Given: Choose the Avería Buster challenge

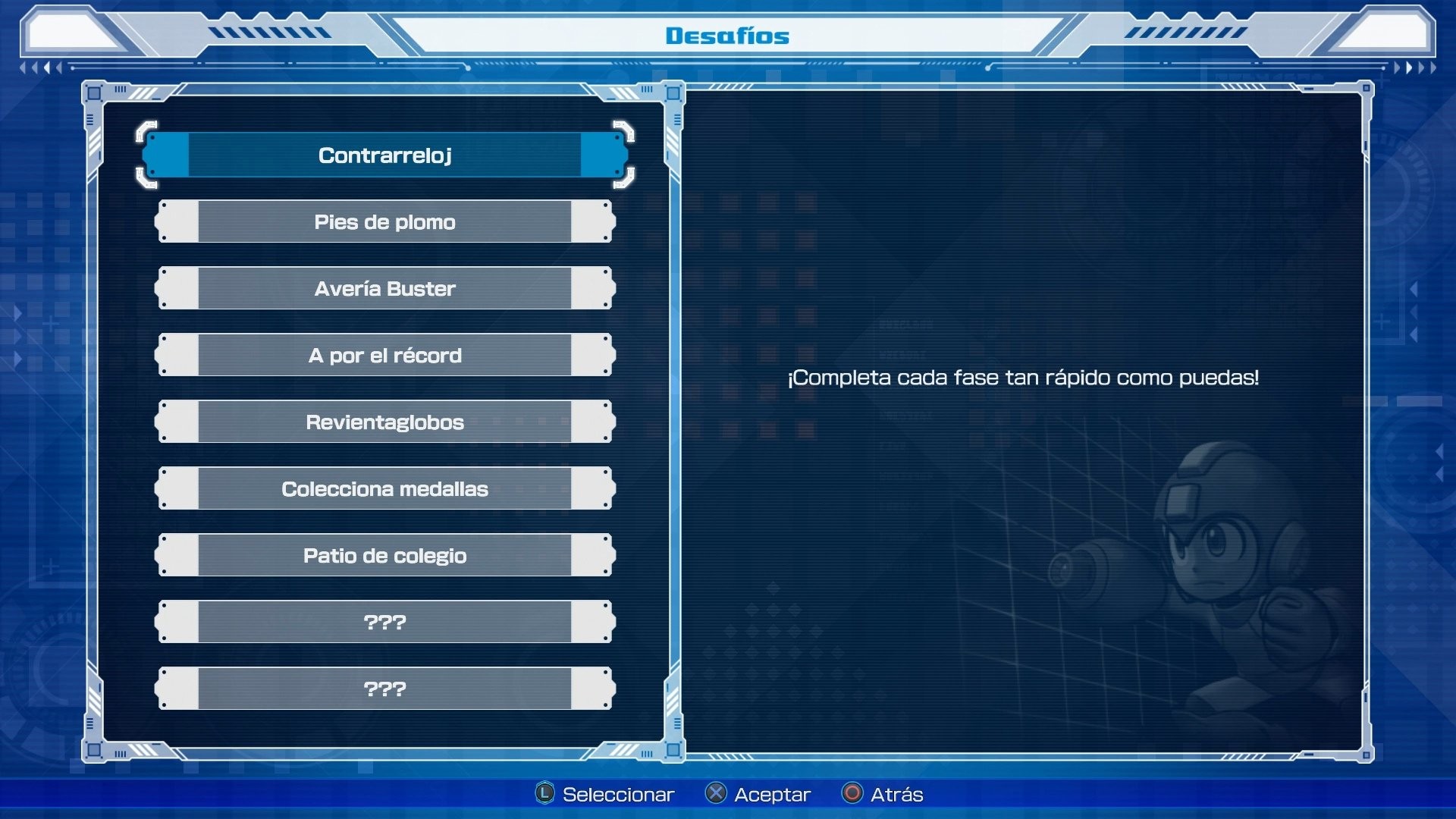Looking at the screenshot, I should point(387,288).
